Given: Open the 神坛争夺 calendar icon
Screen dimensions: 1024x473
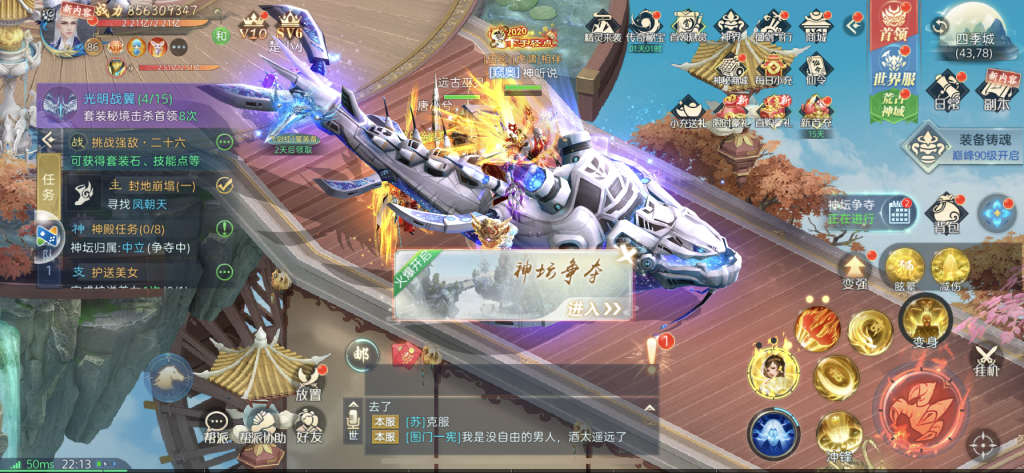Looking at the screenshot, I should 897,211.
